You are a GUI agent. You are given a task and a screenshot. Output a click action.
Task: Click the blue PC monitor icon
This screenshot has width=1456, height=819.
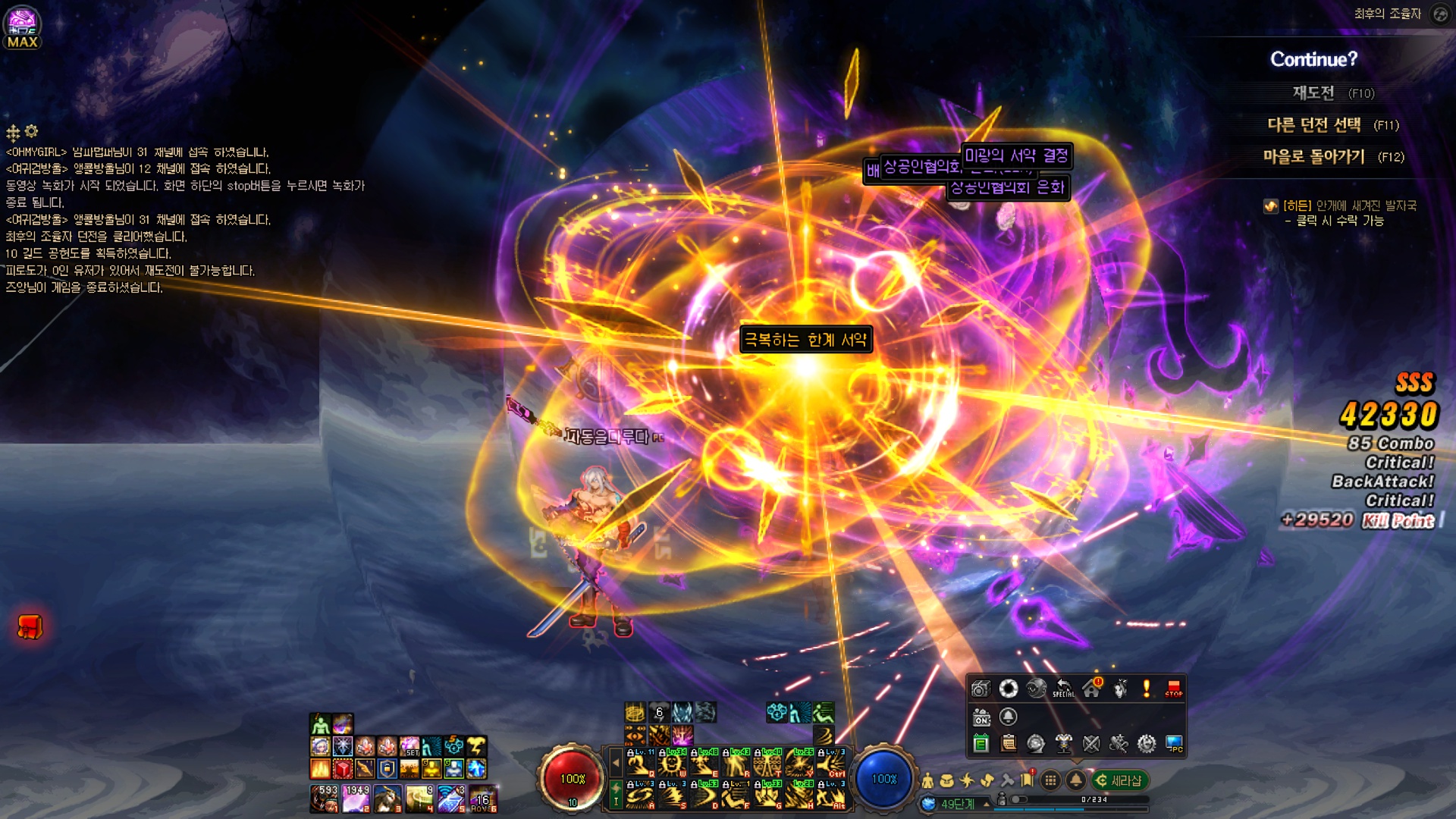[1174, 744]
